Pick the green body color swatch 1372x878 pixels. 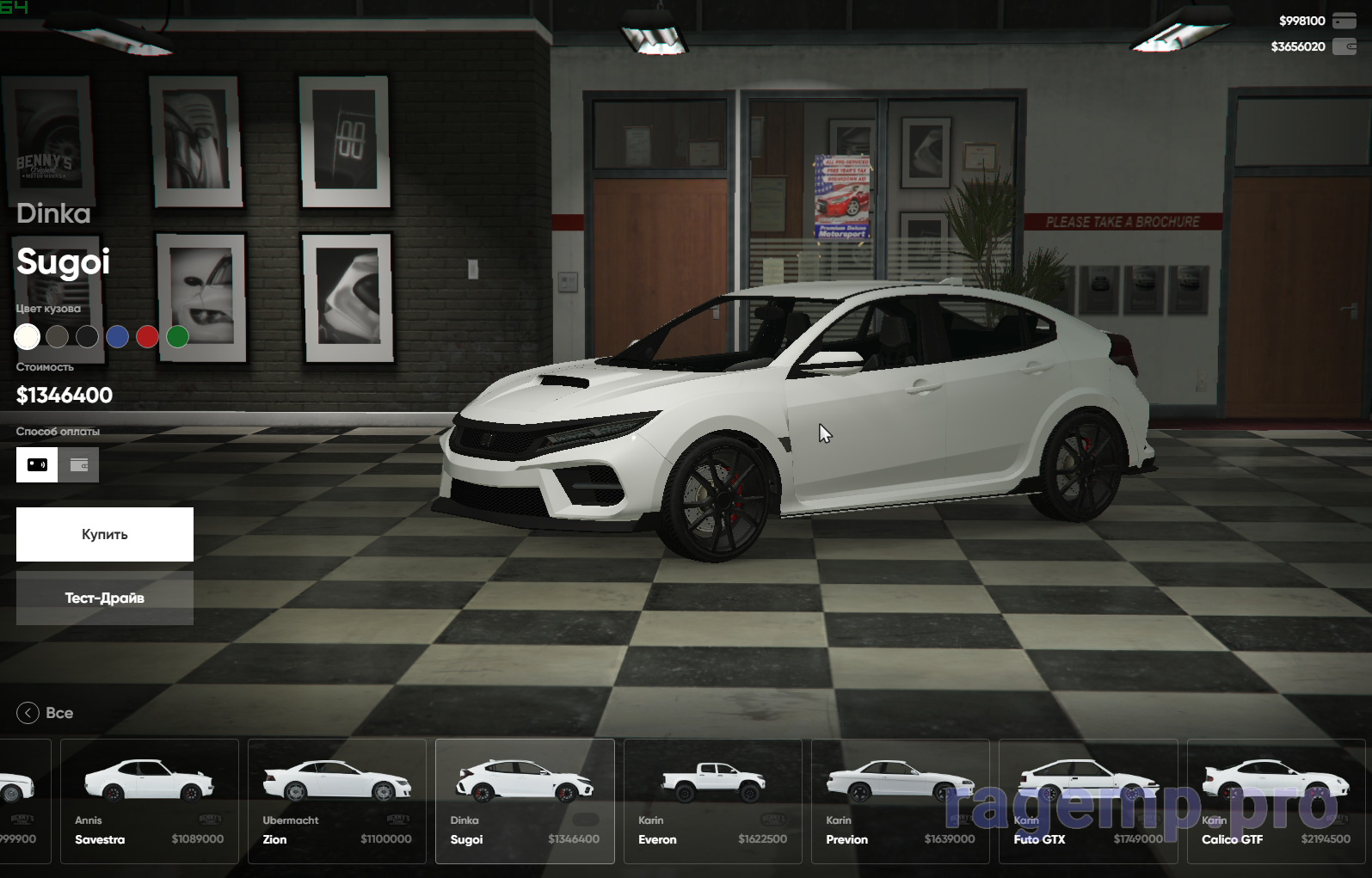tap(177, 337)
